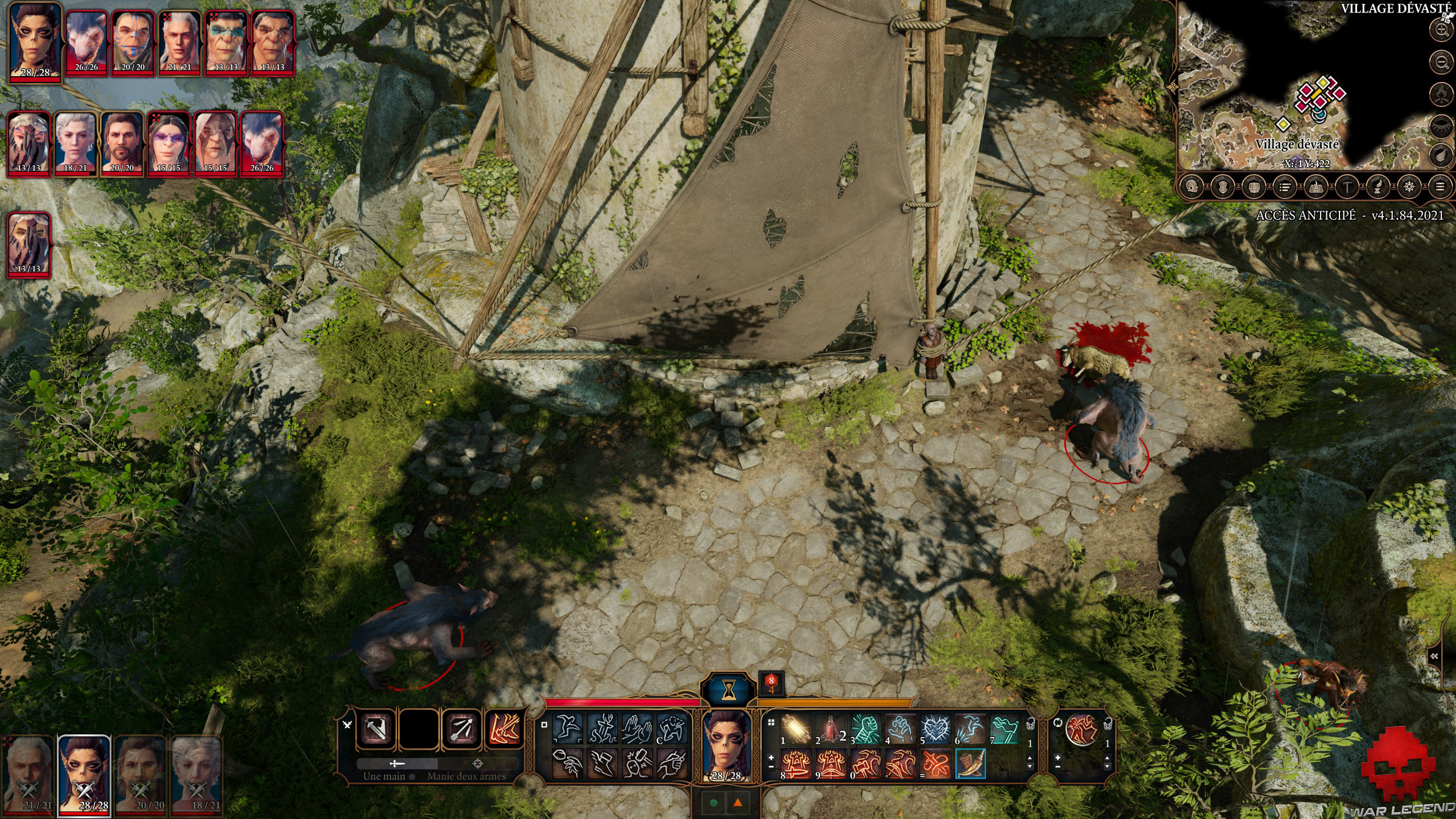Switch to the ranged weapon set toggle
Image resolution: width=1456 pixels, height=819 pixels.
pos(478,763)
